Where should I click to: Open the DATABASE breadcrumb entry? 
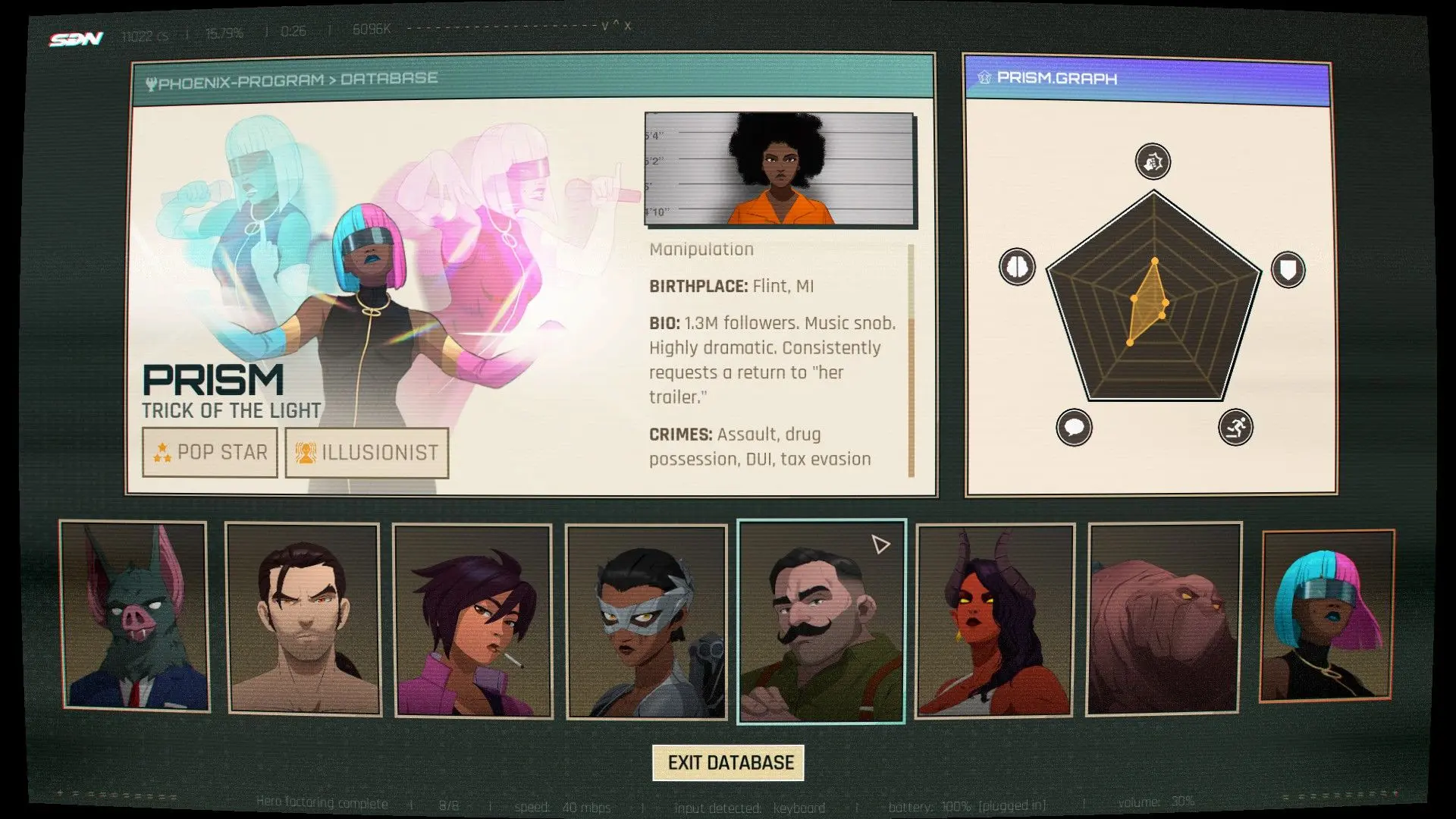[390, 77]
